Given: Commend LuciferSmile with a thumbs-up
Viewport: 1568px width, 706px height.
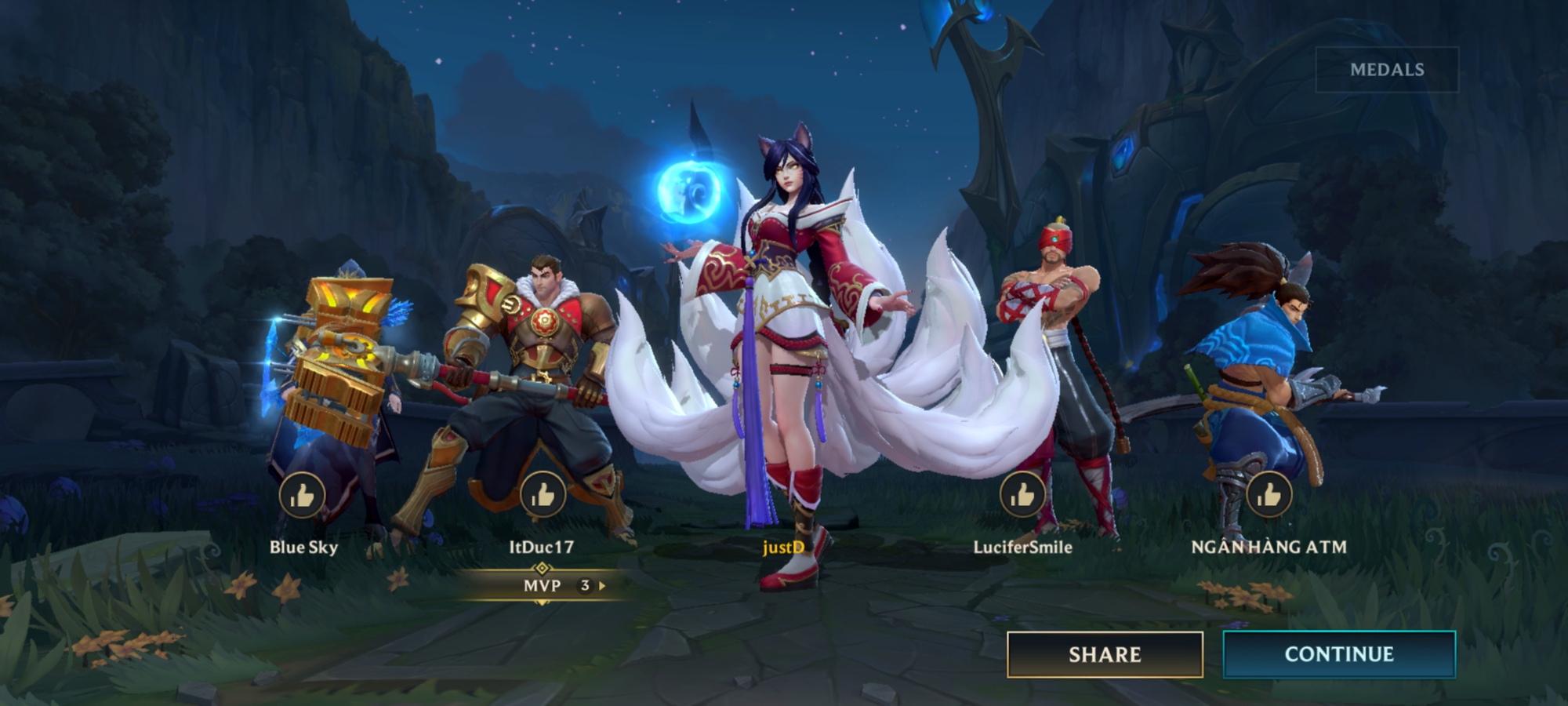Looking at the screenshot, I should click(x=1022, y=495).
